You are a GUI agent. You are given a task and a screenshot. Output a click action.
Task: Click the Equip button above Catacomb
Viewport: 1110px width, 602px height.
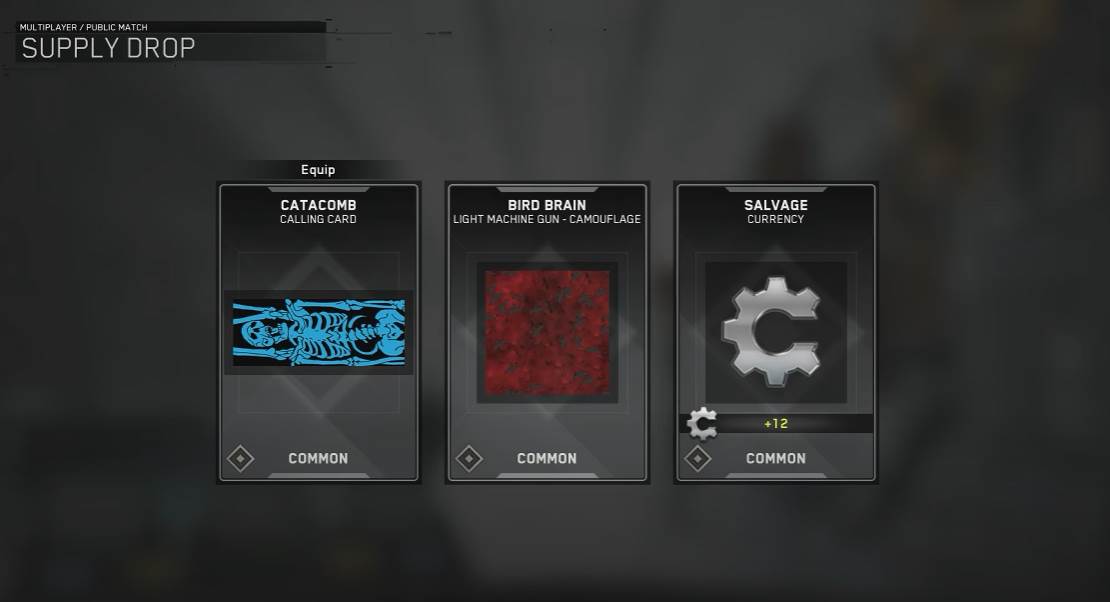[x=318, y=170]
